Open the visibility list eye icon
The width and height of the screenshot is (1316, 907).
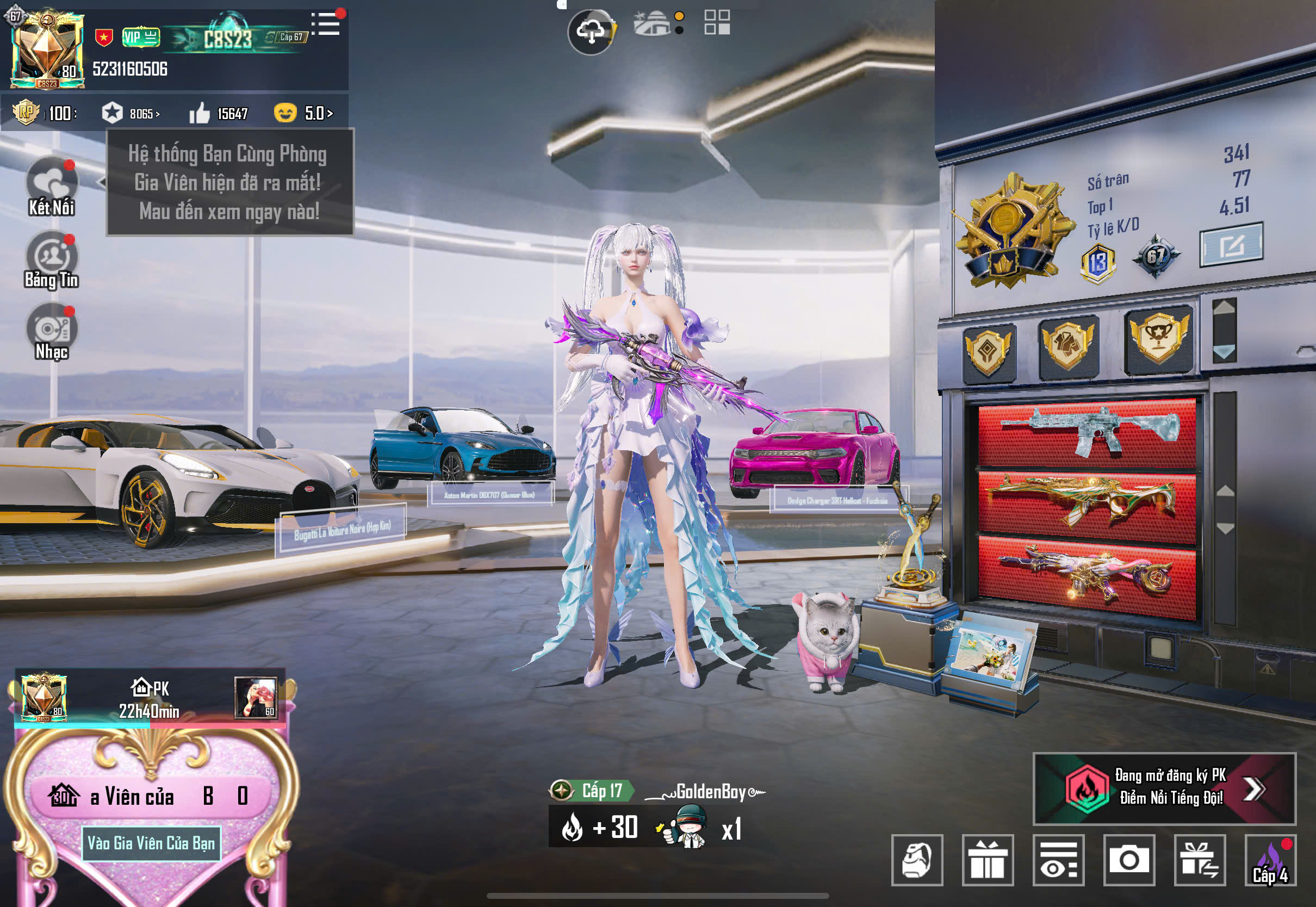(1058, 860)
